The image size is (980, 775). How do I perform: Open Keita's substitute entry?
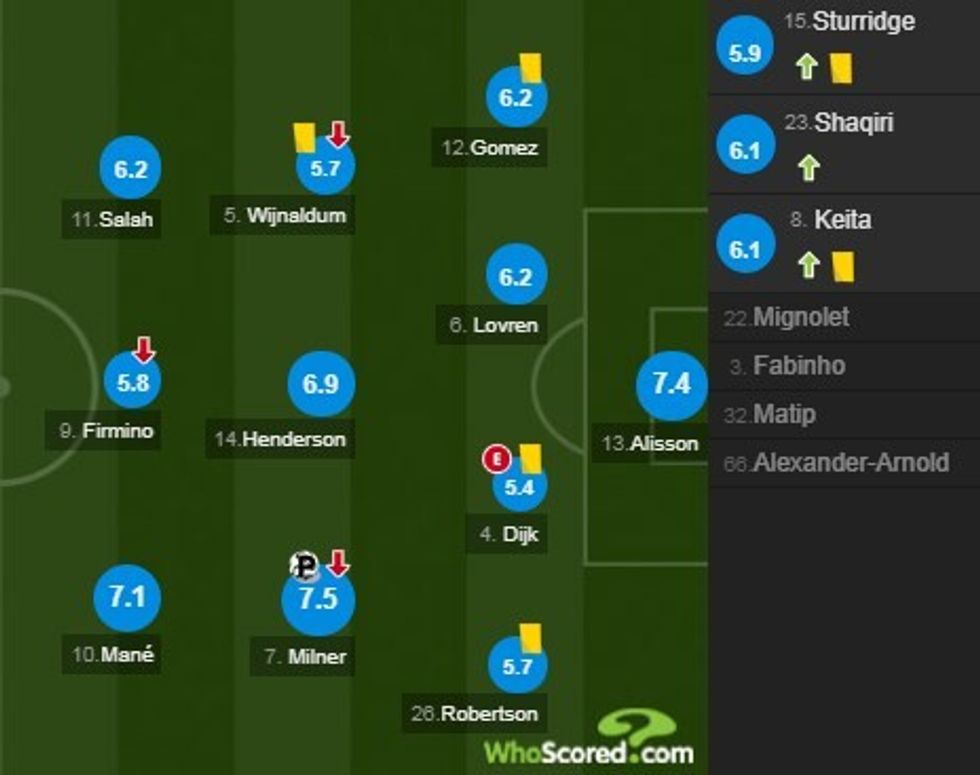844,243
